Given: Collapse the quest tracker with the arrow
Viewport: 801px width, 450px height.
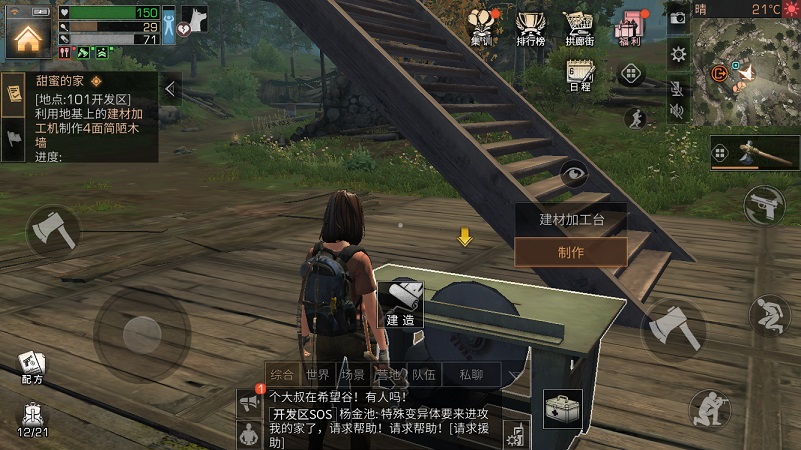Looking at the screenshot, I should [170, 89].
